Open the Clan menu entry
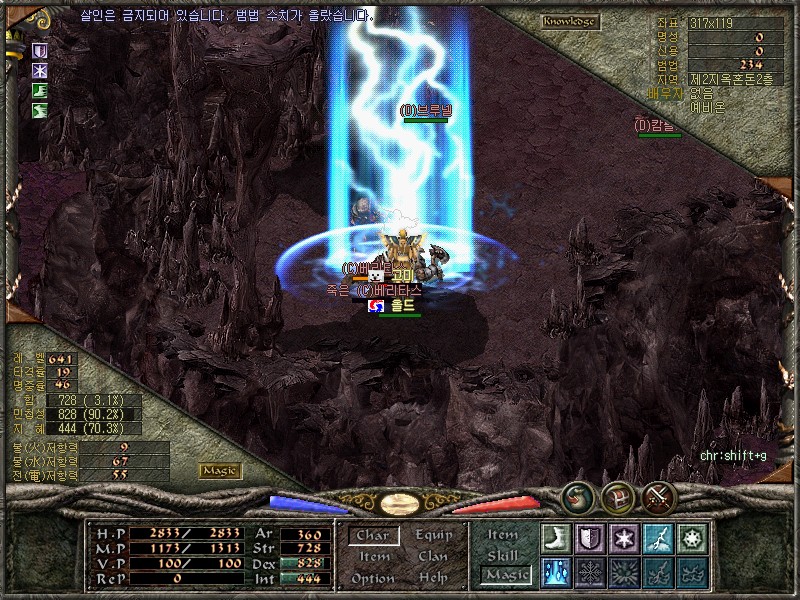Screen dimensions: 800x600 coord(433,557)
